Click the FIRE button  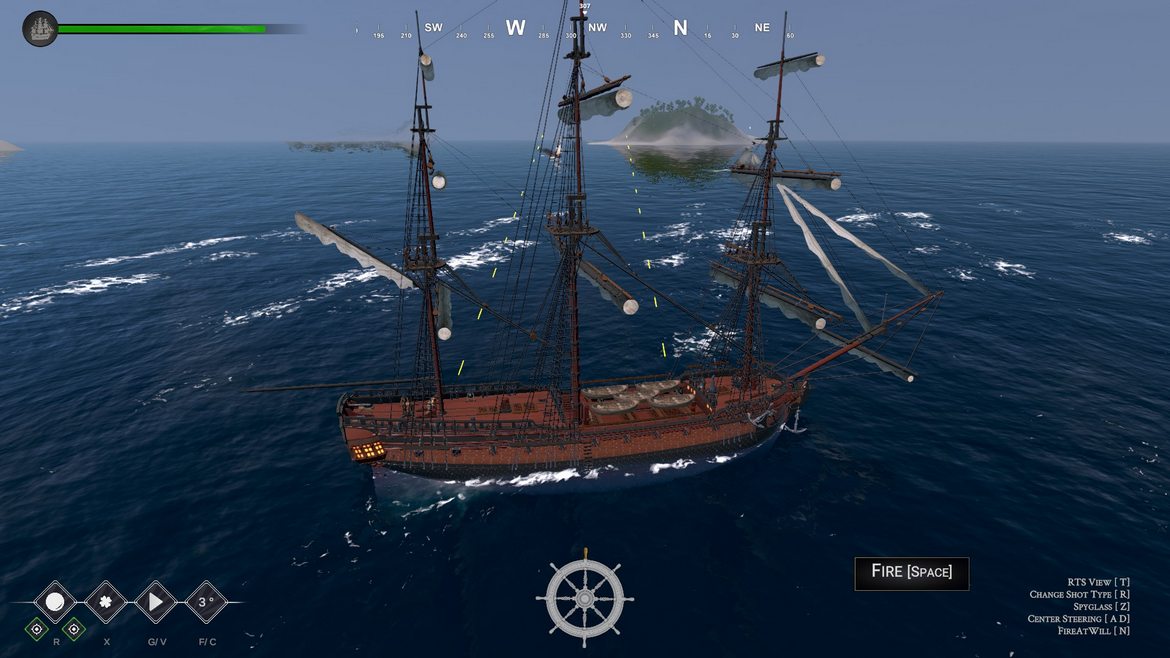pos(911,572)
